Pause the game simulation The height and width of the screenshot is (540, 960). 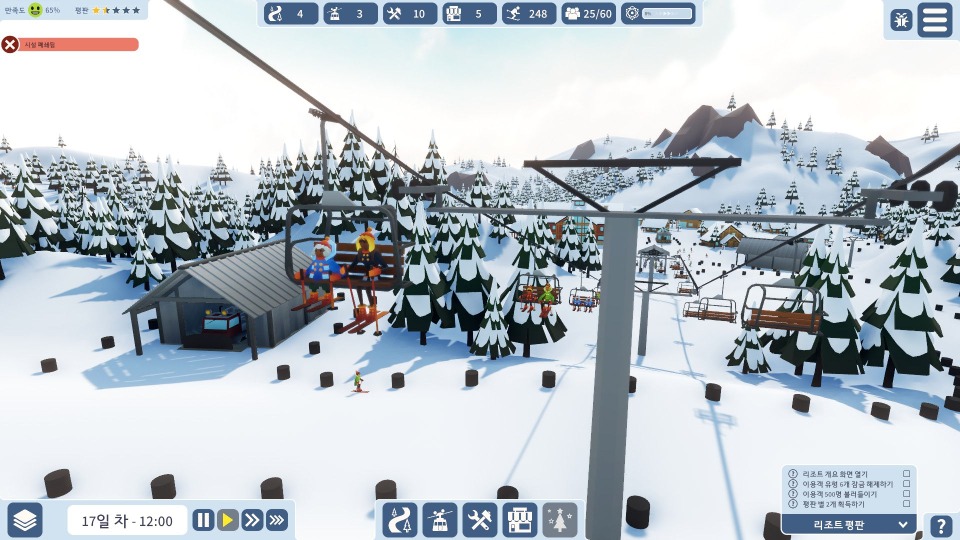203,520
